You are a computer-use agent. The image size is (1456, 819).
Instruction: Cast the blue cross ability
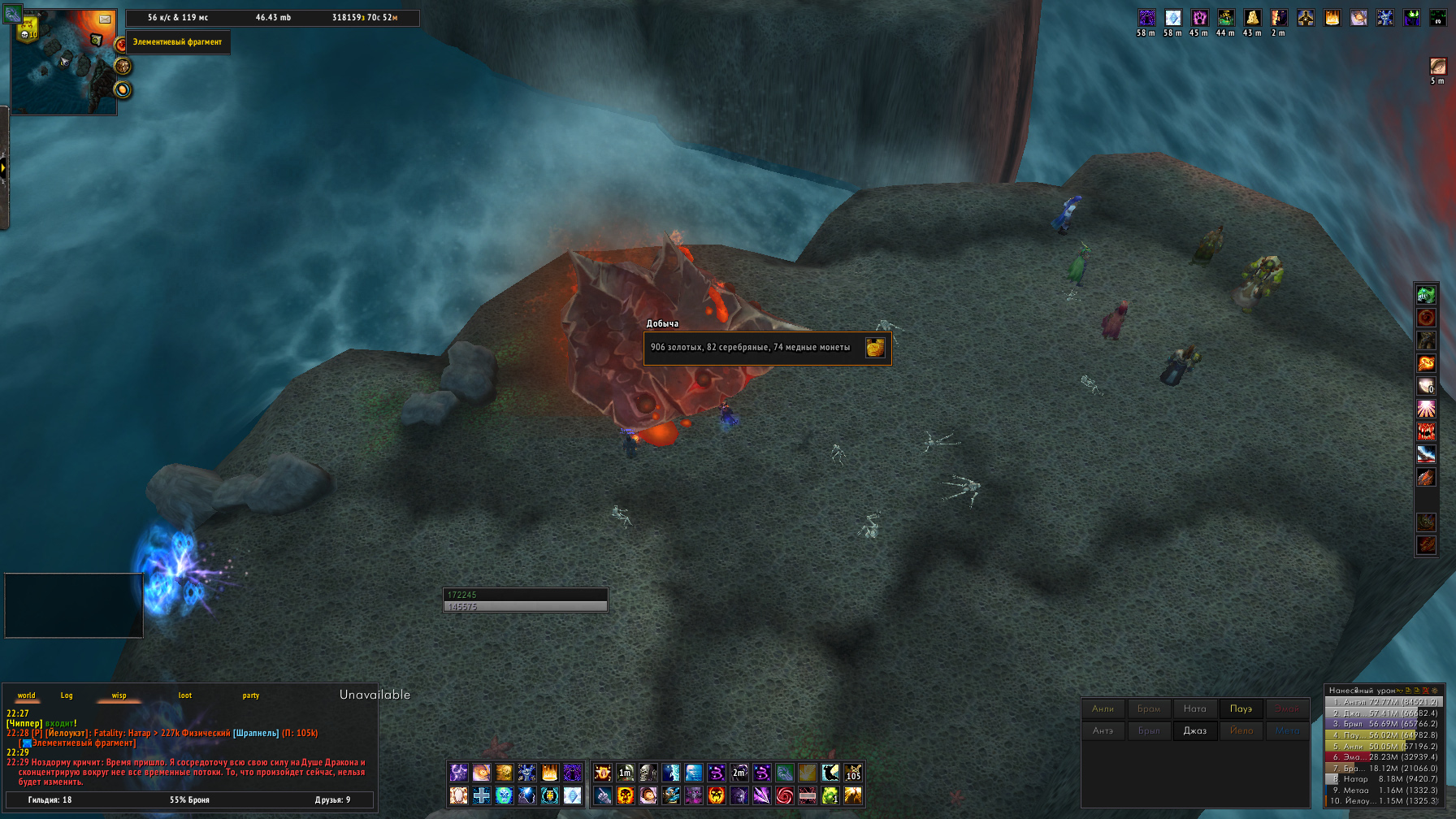[482, 795]
